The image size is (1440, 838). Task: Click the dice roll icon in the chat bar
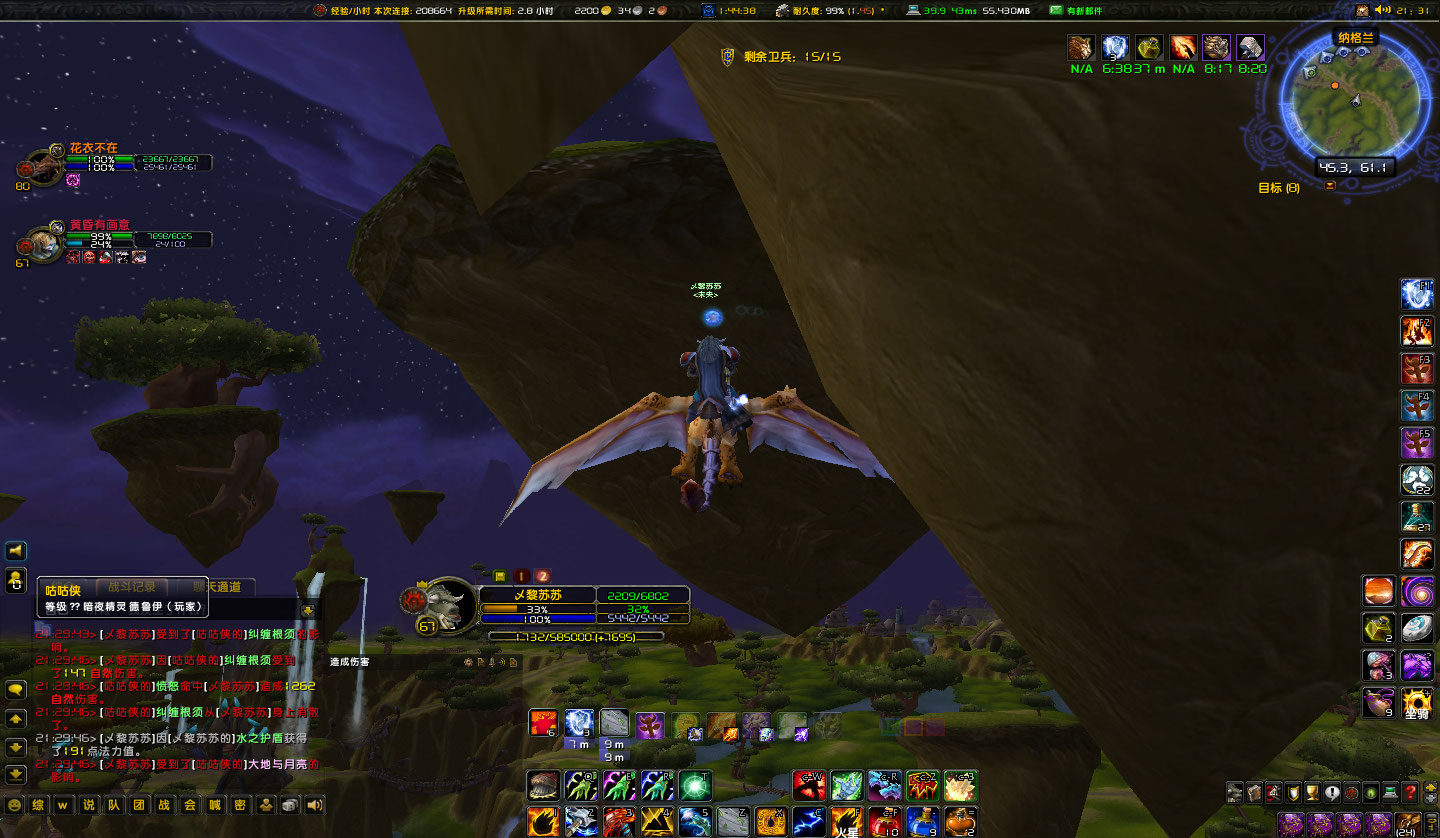pyautogui.click(x=289, y=804)
